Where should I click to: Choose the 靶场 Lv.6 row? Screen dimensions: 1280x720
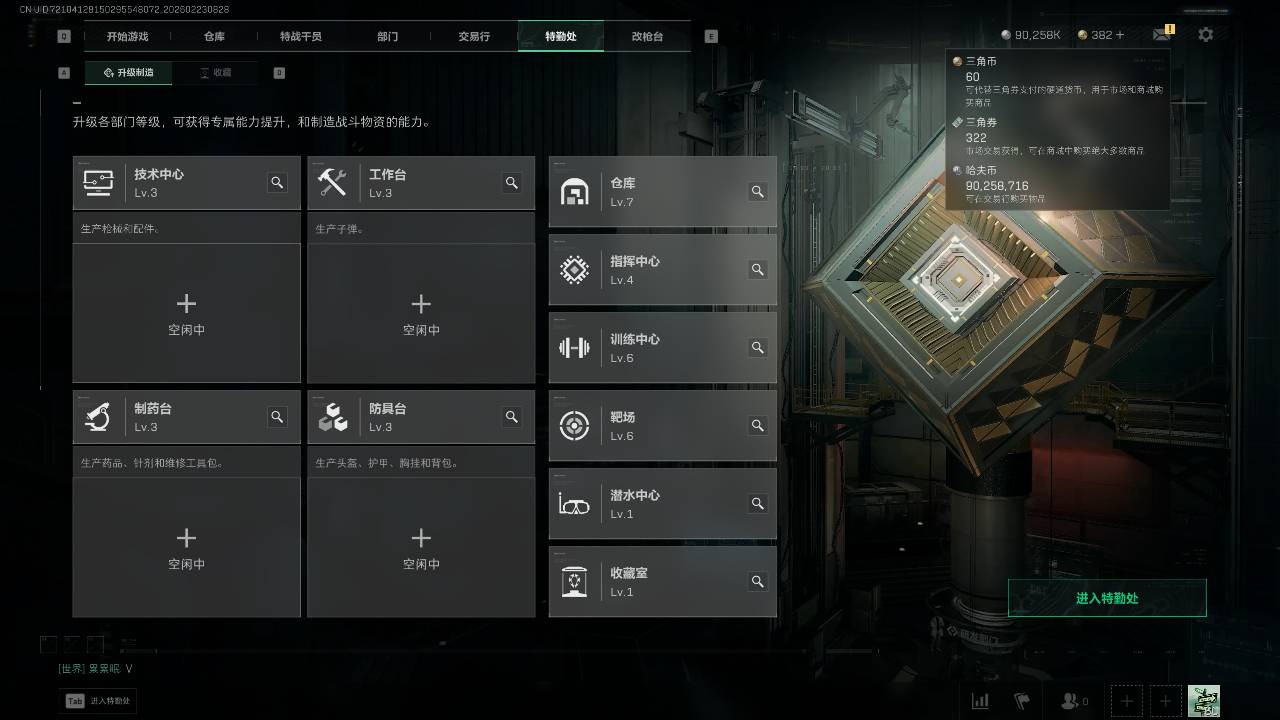650,426
